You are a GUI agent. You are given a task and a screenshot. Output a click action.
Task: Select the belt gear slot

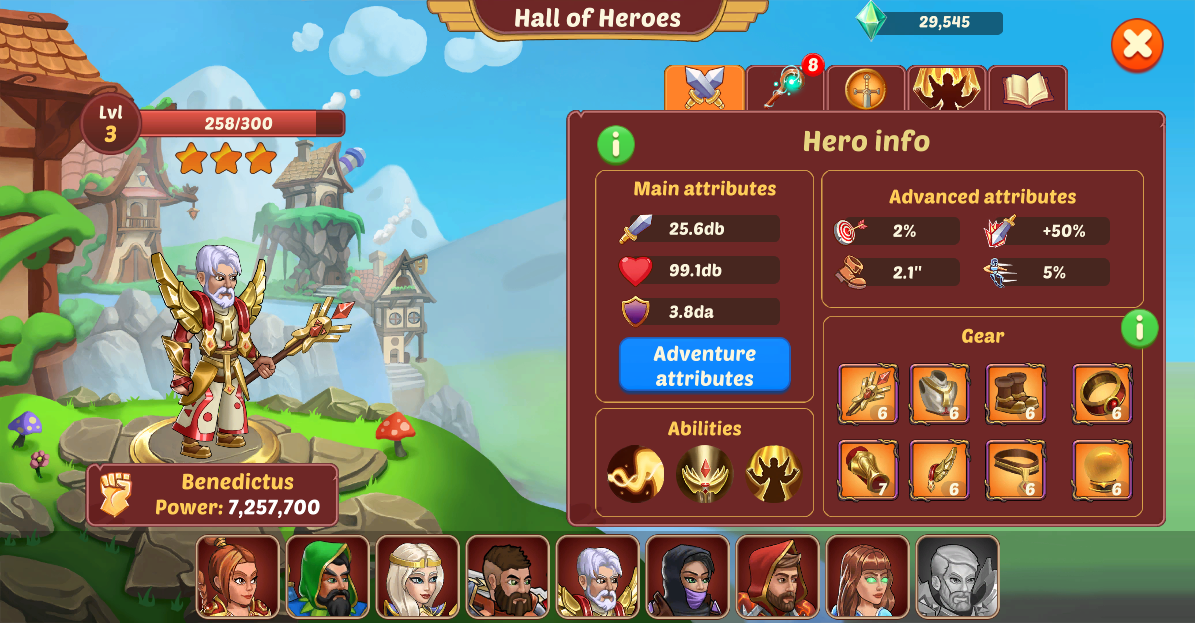coord(1016,469)
